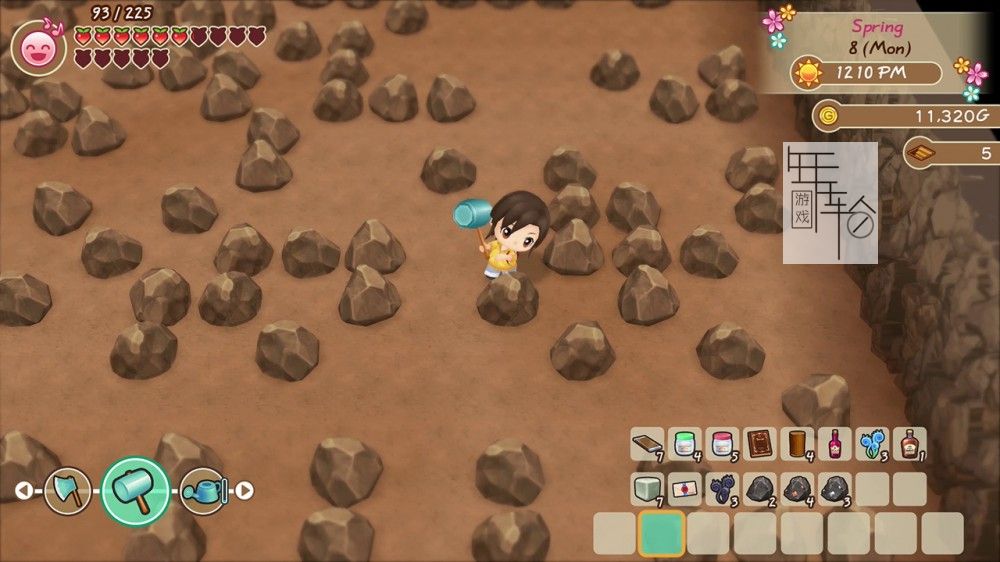Select the brown liquor bottle slot
1000x562 pixels.
pos(909,443)
